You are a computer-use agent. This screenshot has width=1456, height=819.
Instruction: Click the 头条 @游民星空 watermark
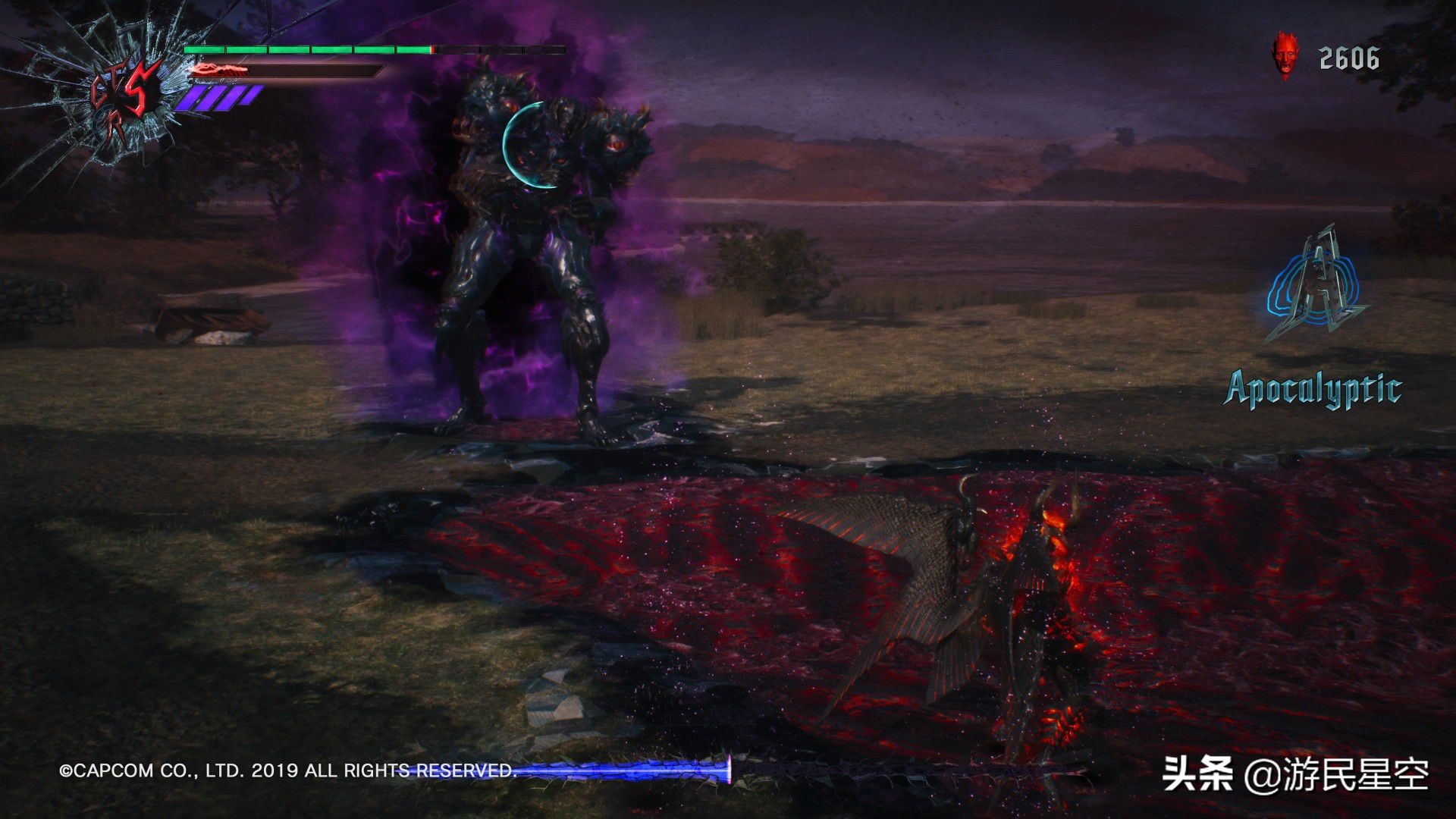coord(1295,774)
